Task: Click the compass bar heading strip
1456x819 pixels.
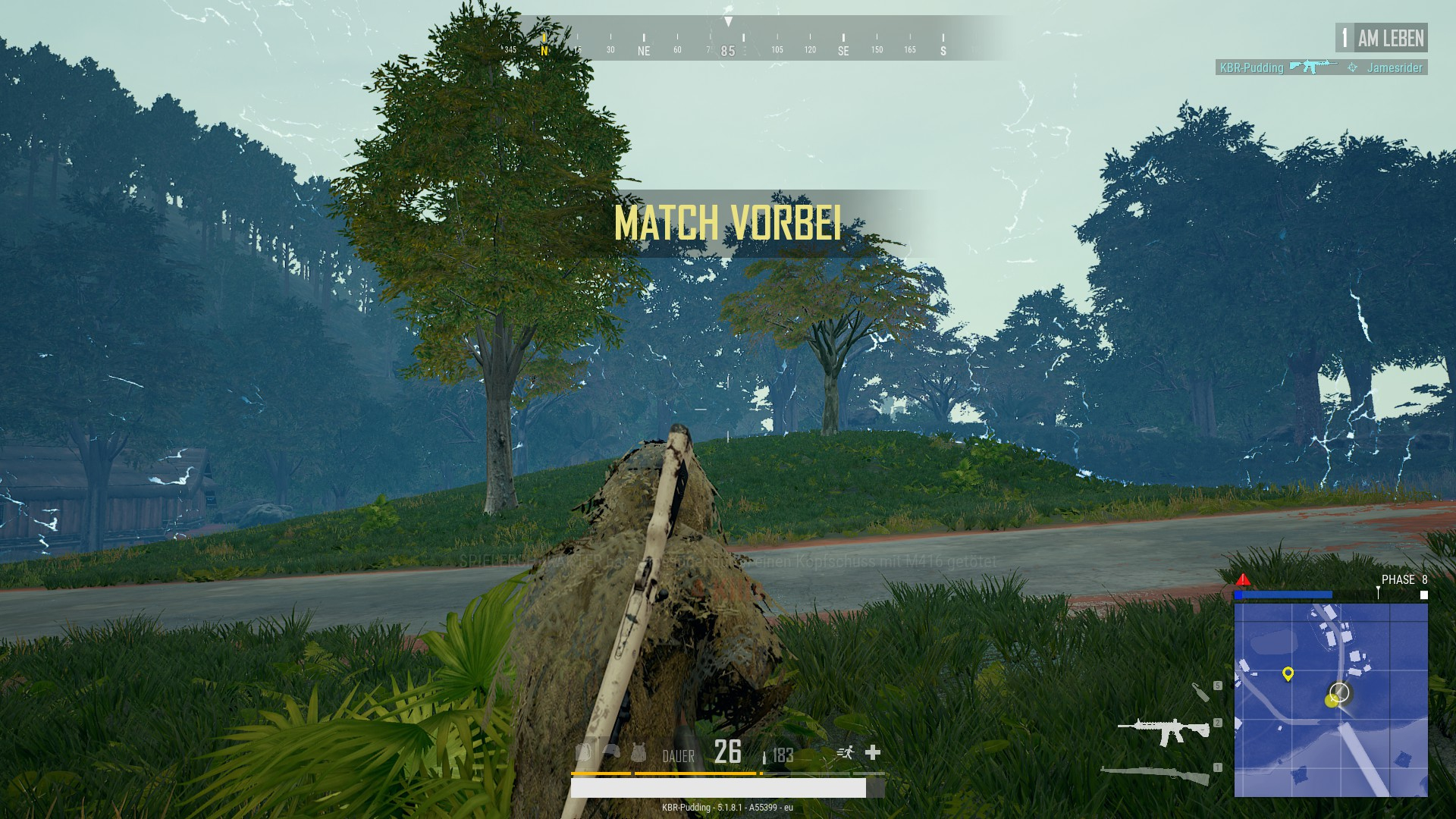Action: (x=728, y=42)
